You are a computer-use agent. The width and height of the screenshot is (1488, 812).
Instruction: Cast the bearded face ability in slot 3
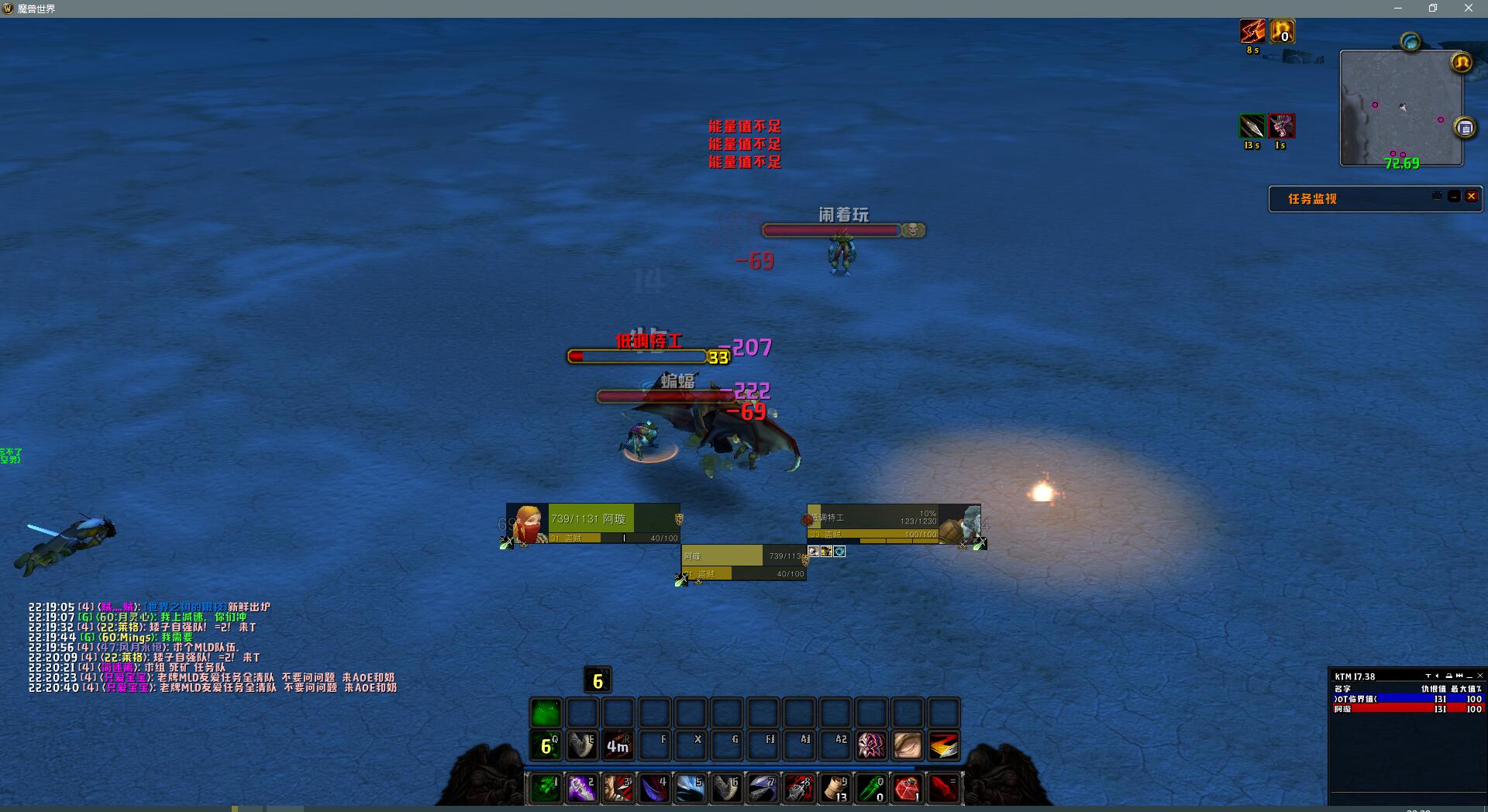click(618, 788)
